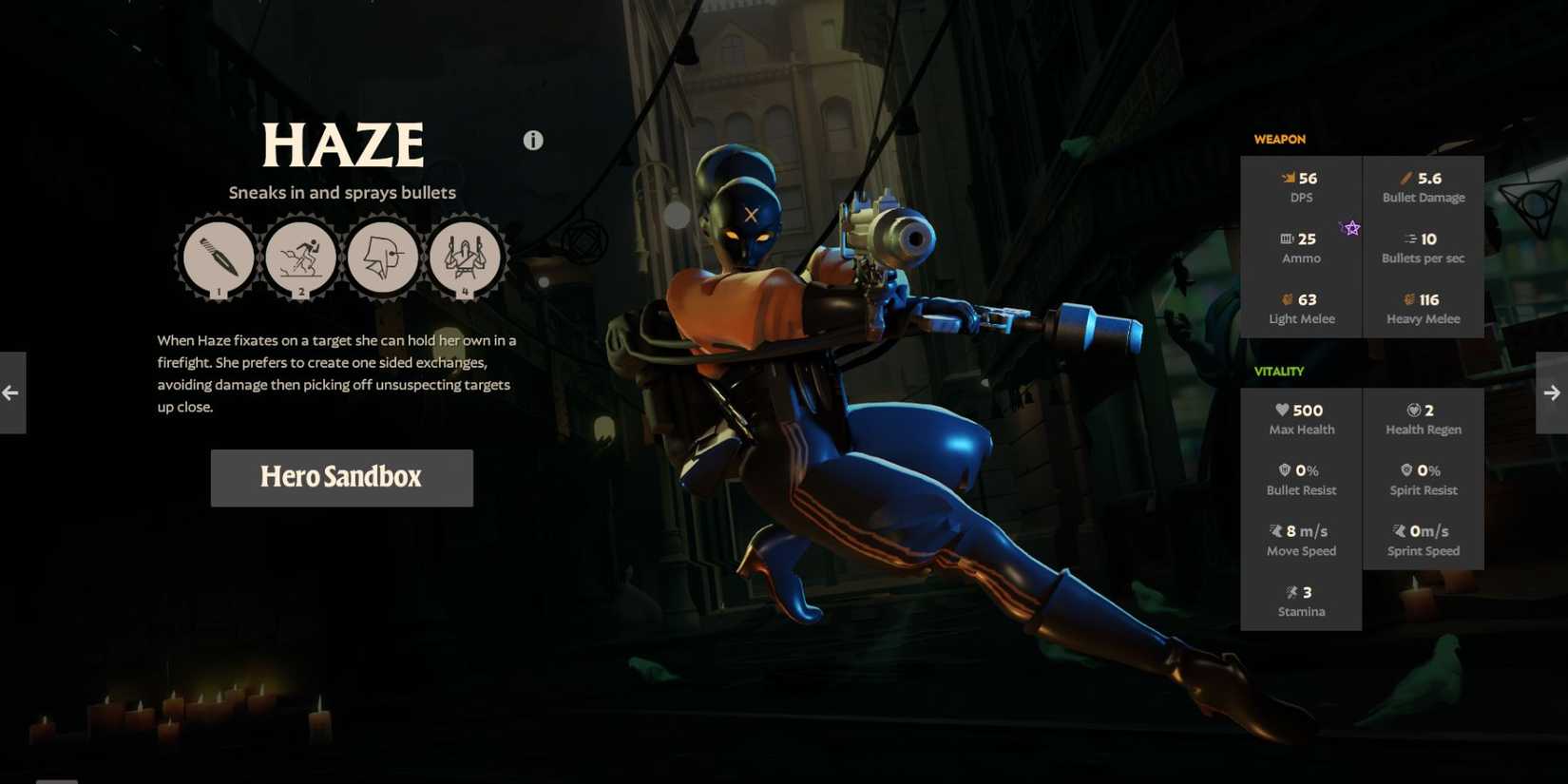Toggle the Health Regen stat entry
The width and height of the screenshot is (1568, 784).
[1423, 418]
